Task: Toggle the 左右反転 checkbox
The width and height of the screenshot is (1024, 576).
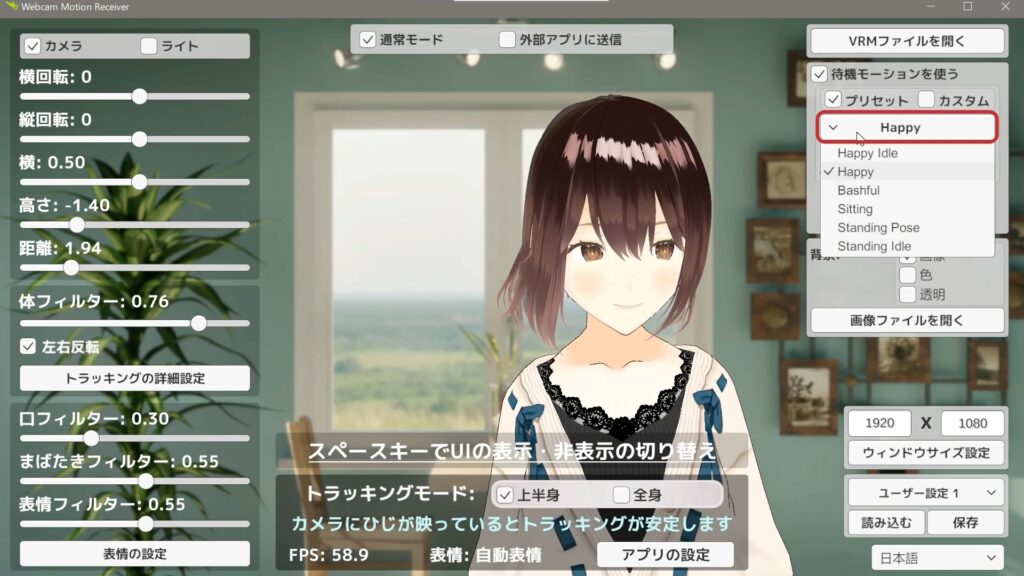Action: click(x=29, y=347)
